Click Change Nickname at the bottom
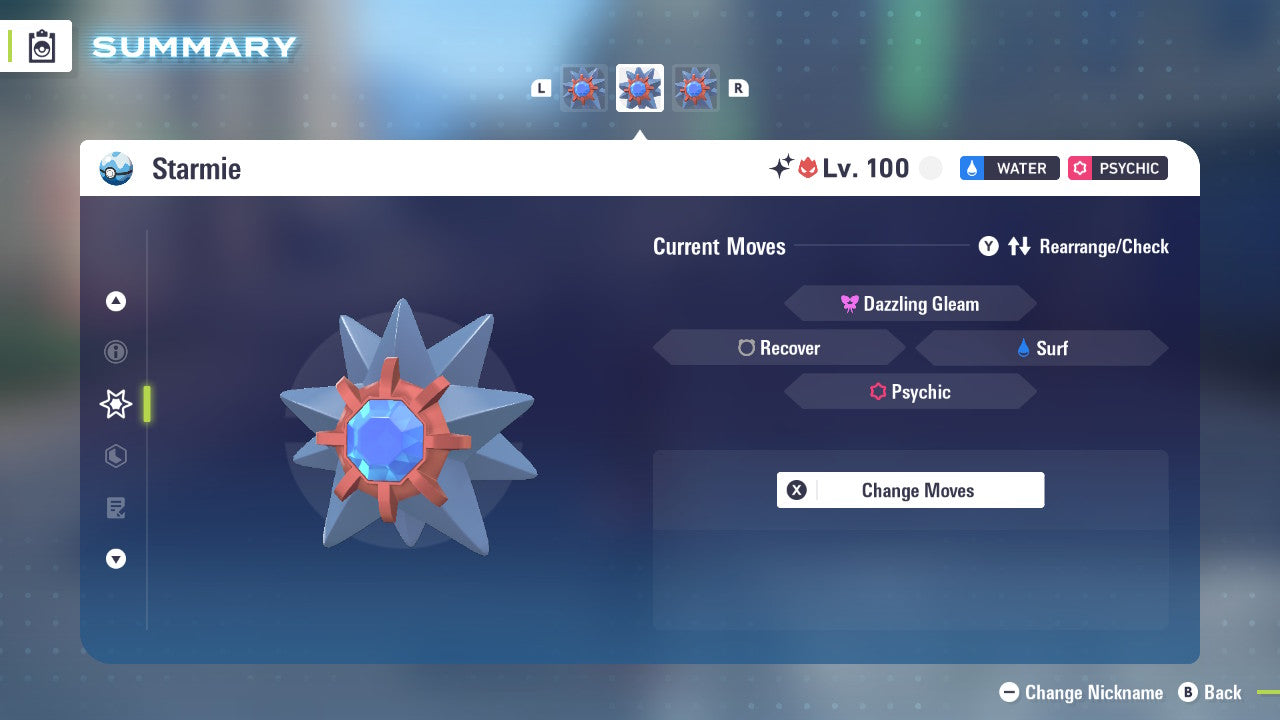 point(1080,692)
